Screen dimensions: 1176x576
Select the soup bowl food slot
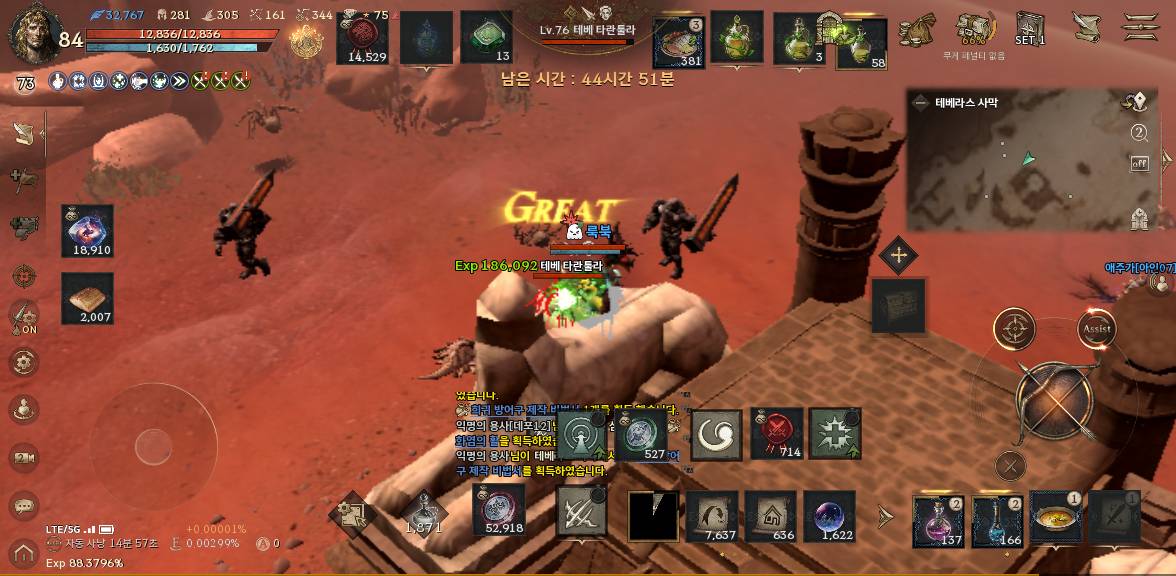click(x=1056, y=518)
